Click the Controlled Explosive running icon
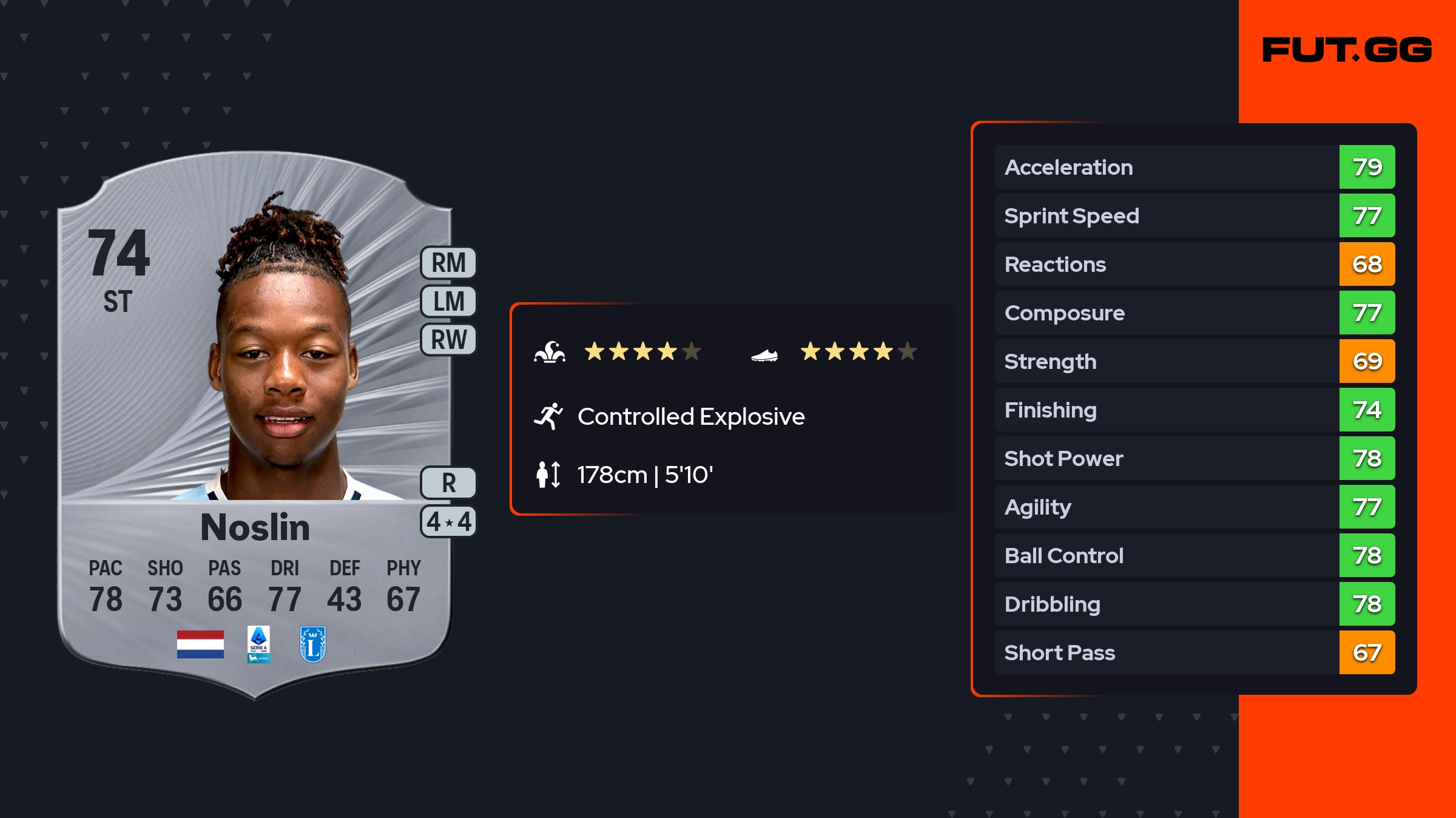 coord(548,416)
